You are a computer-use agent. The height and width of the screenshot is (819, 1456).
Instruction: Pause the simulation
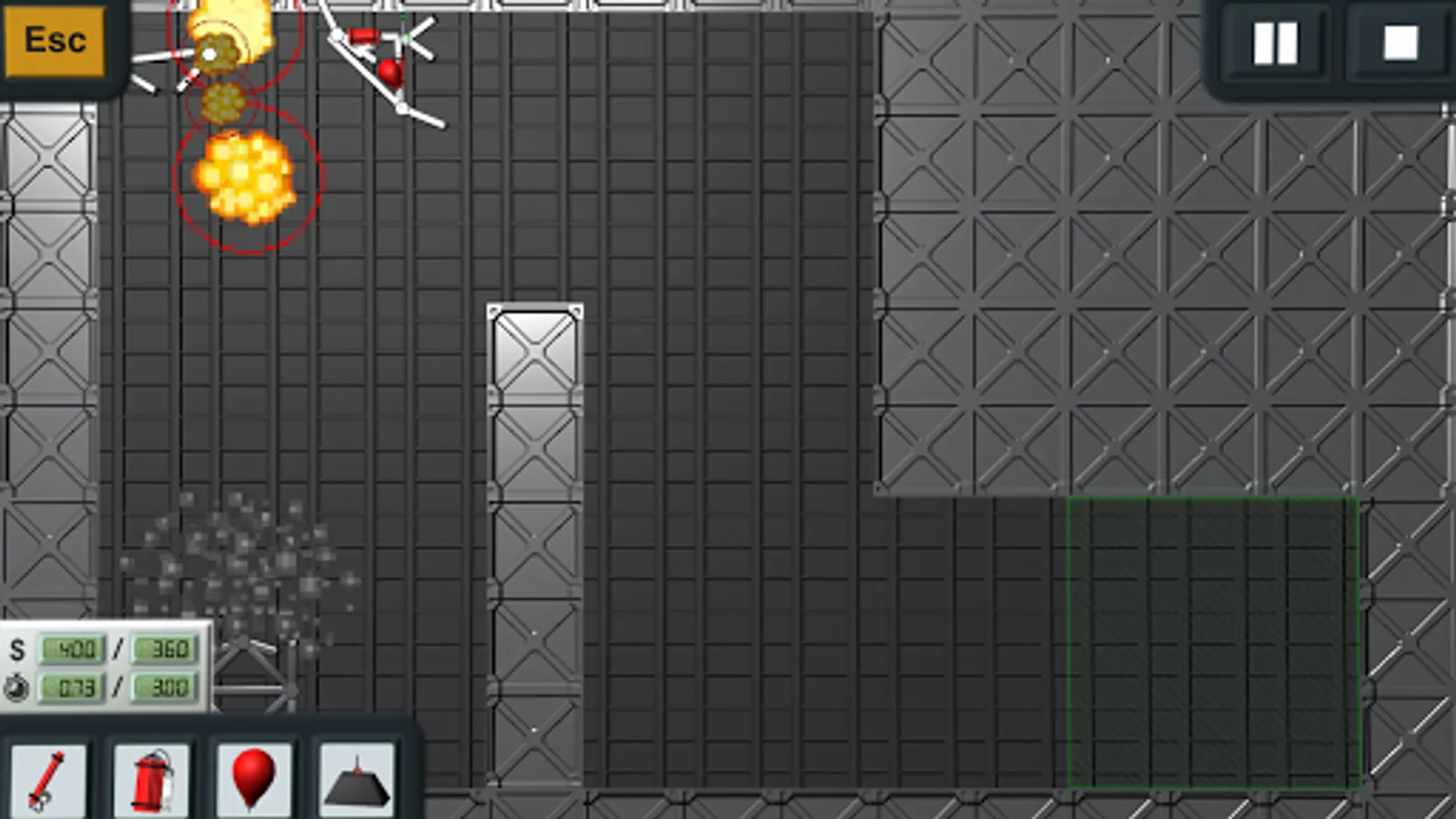1278,43
